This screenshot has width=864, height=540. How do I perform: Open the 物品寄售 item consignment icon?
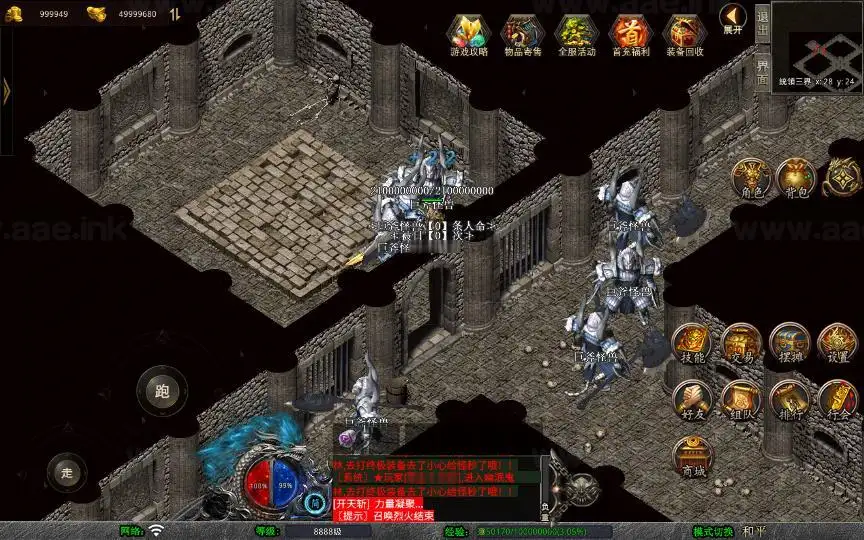pos(522,33)
